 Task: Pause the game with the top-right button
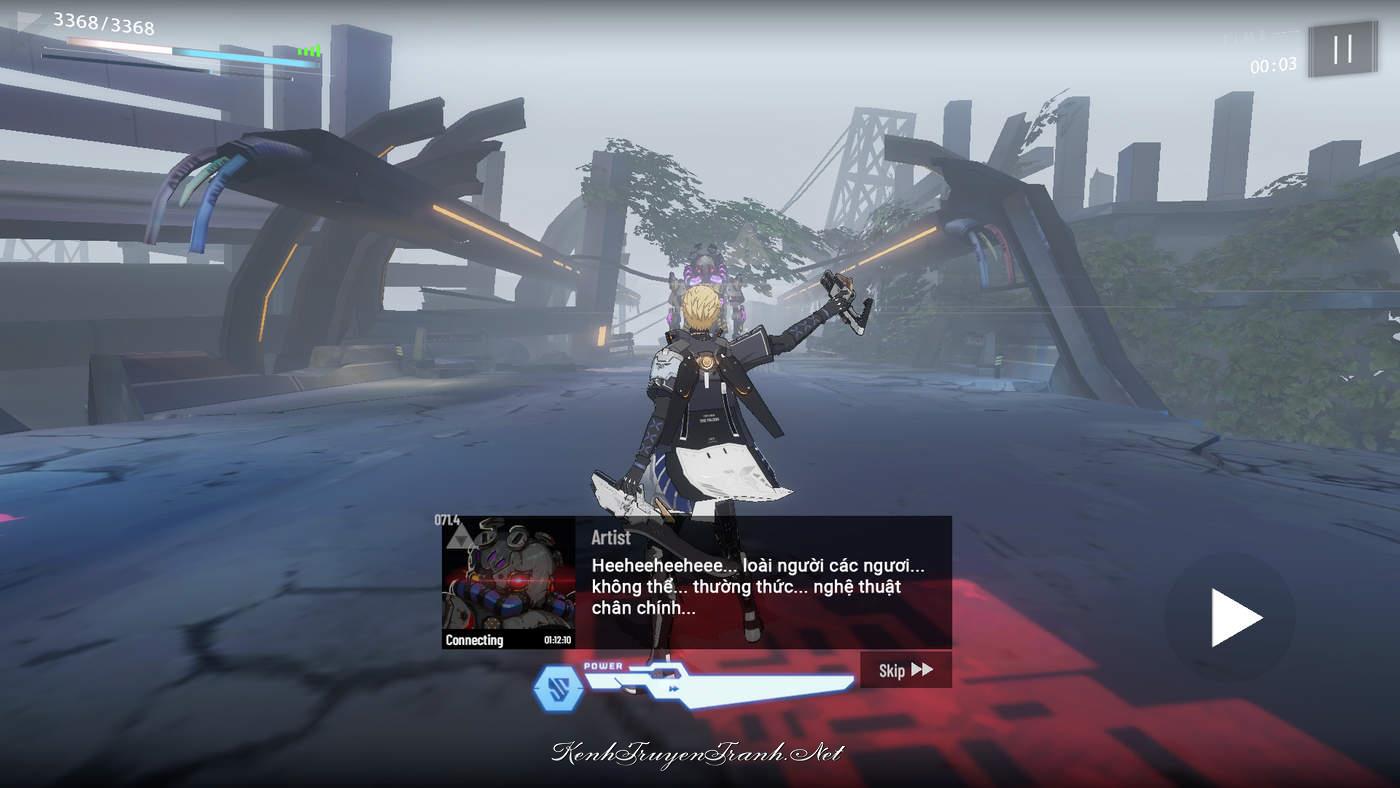[x=1342, y=49]
